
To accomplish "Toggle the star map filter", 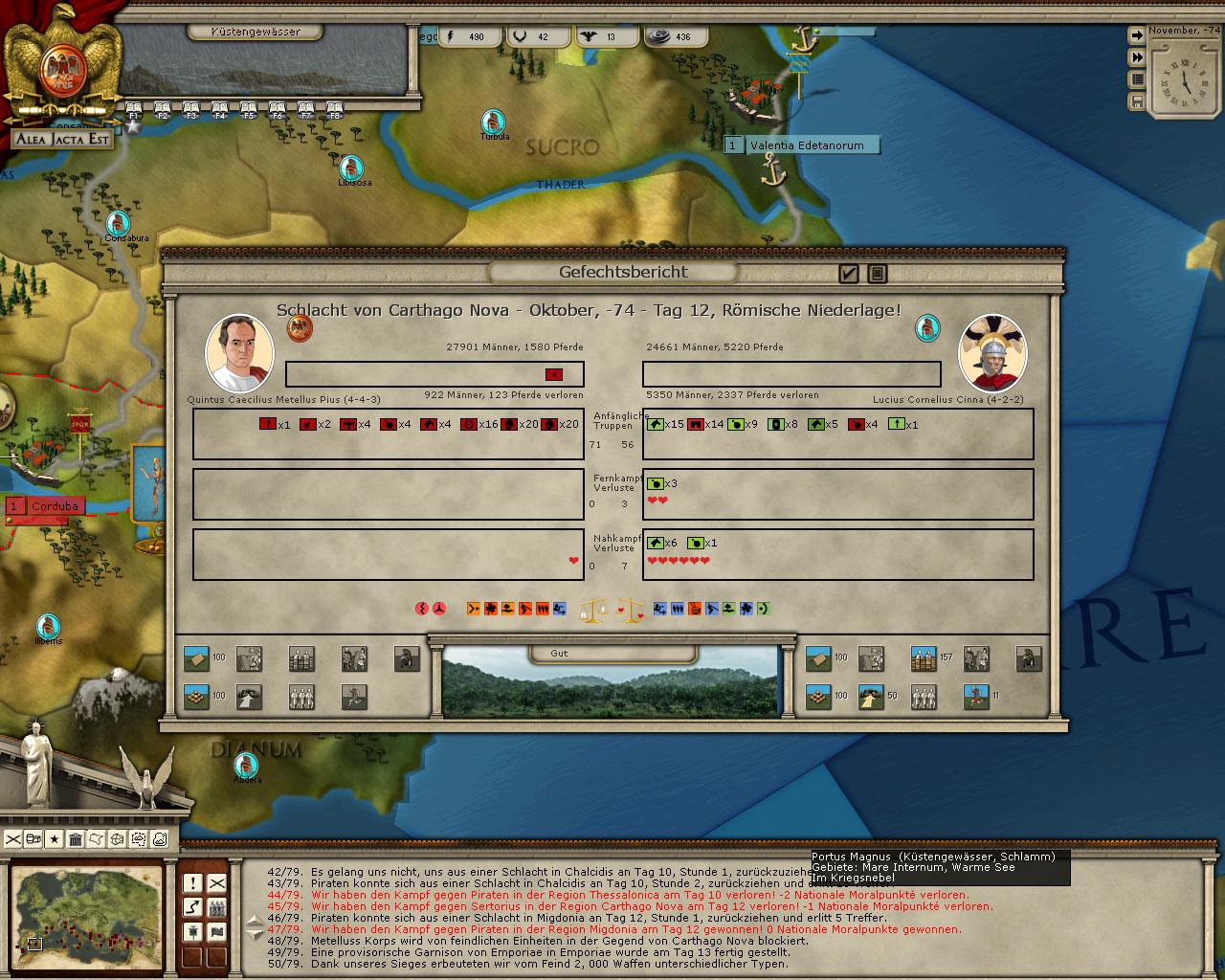I will (x=55, y=839).
